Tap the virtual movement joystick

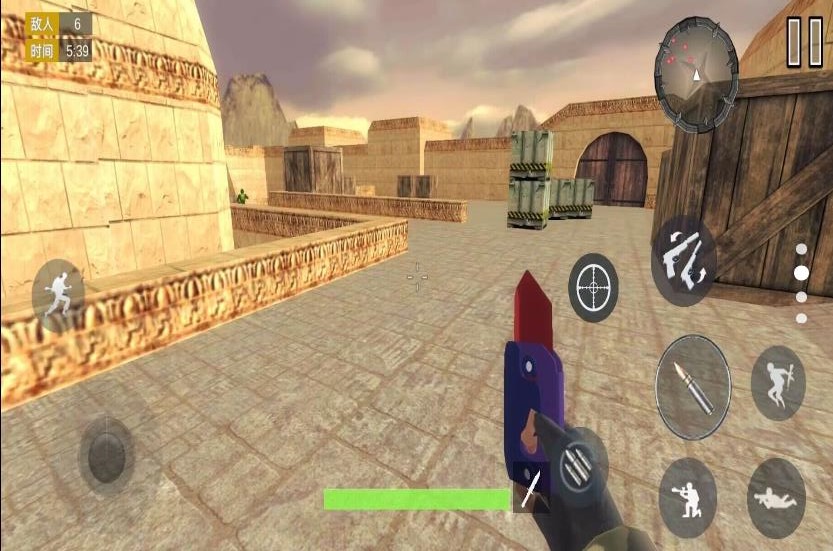[x=107, y=456]
